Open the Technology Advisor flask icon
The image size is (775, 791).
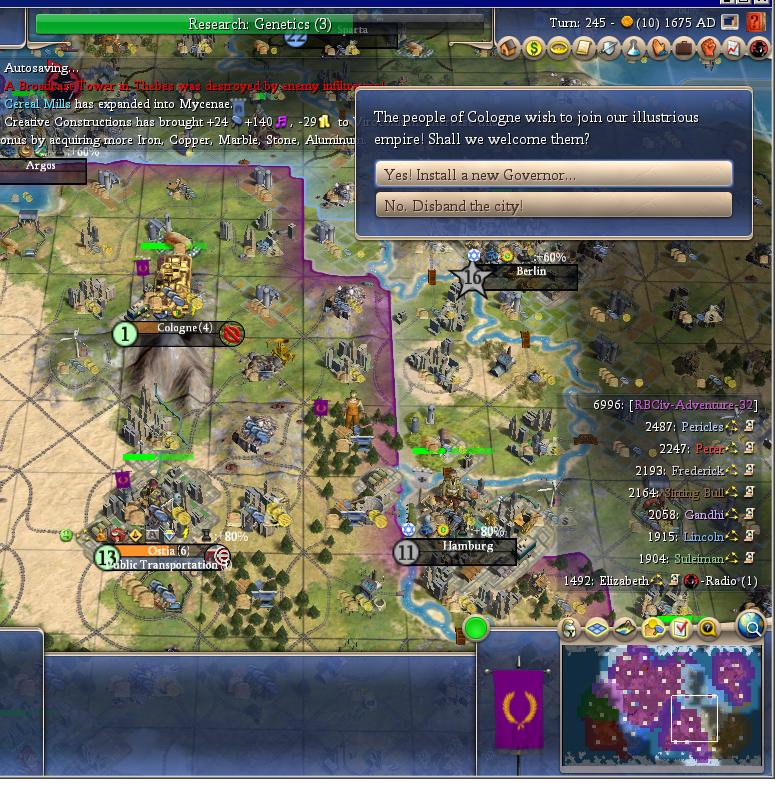[x=634, y=47]
